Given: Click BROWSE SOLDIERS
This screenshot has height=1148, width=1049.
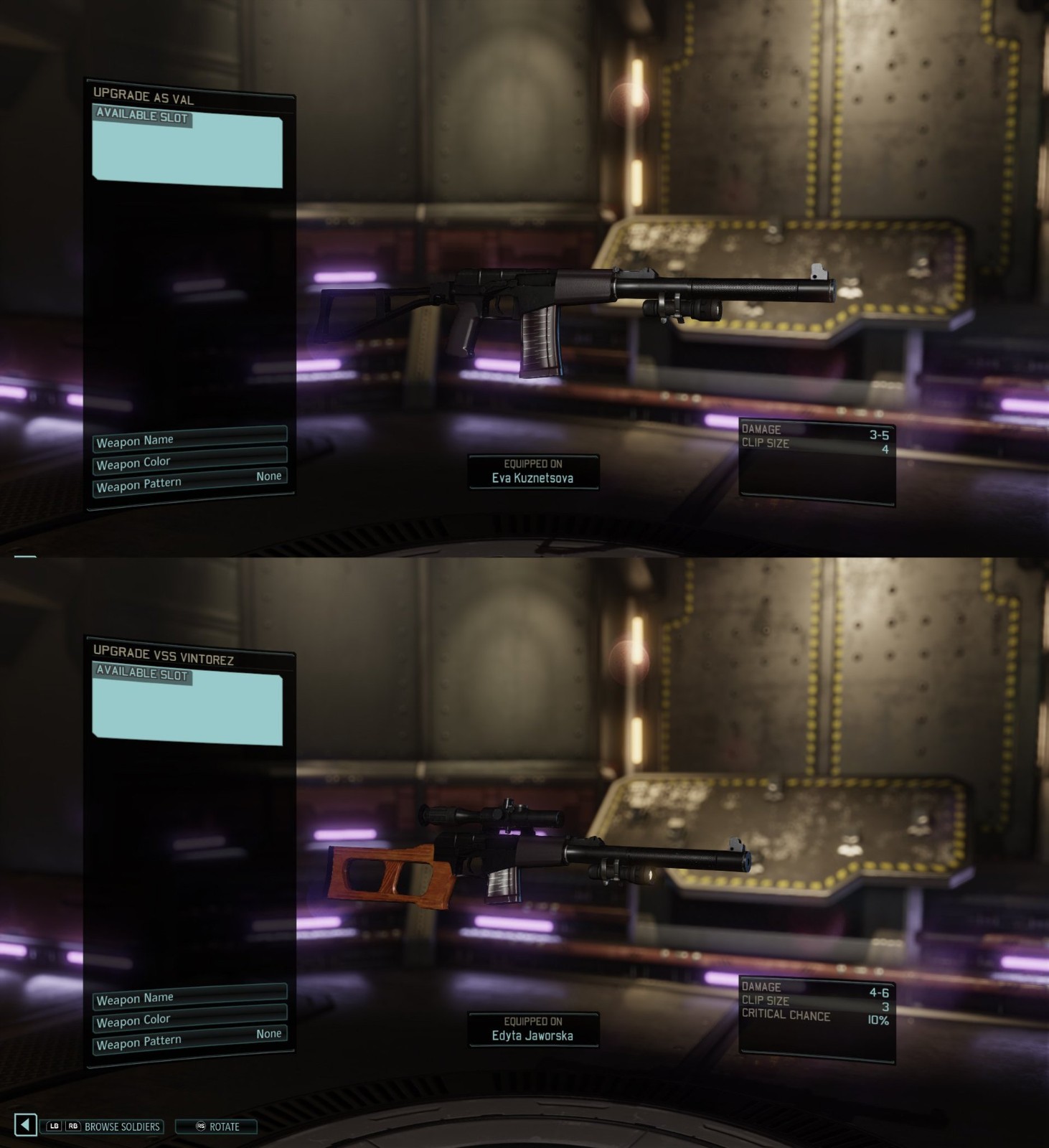Looking at the screenshot, I should coord(122,1127).
